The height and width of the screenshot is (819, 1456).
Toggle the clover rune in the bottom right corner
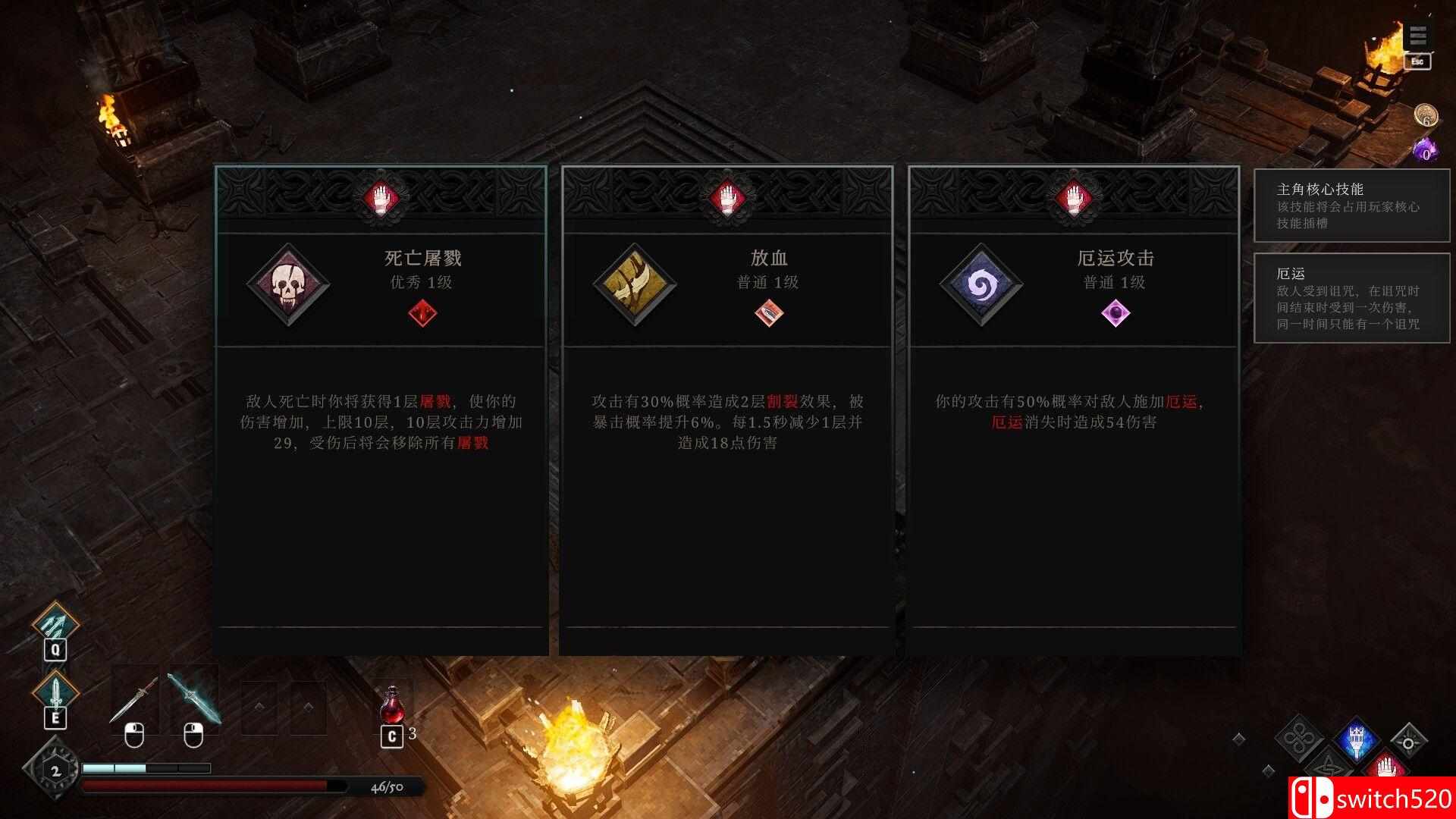coord(1298,737)
